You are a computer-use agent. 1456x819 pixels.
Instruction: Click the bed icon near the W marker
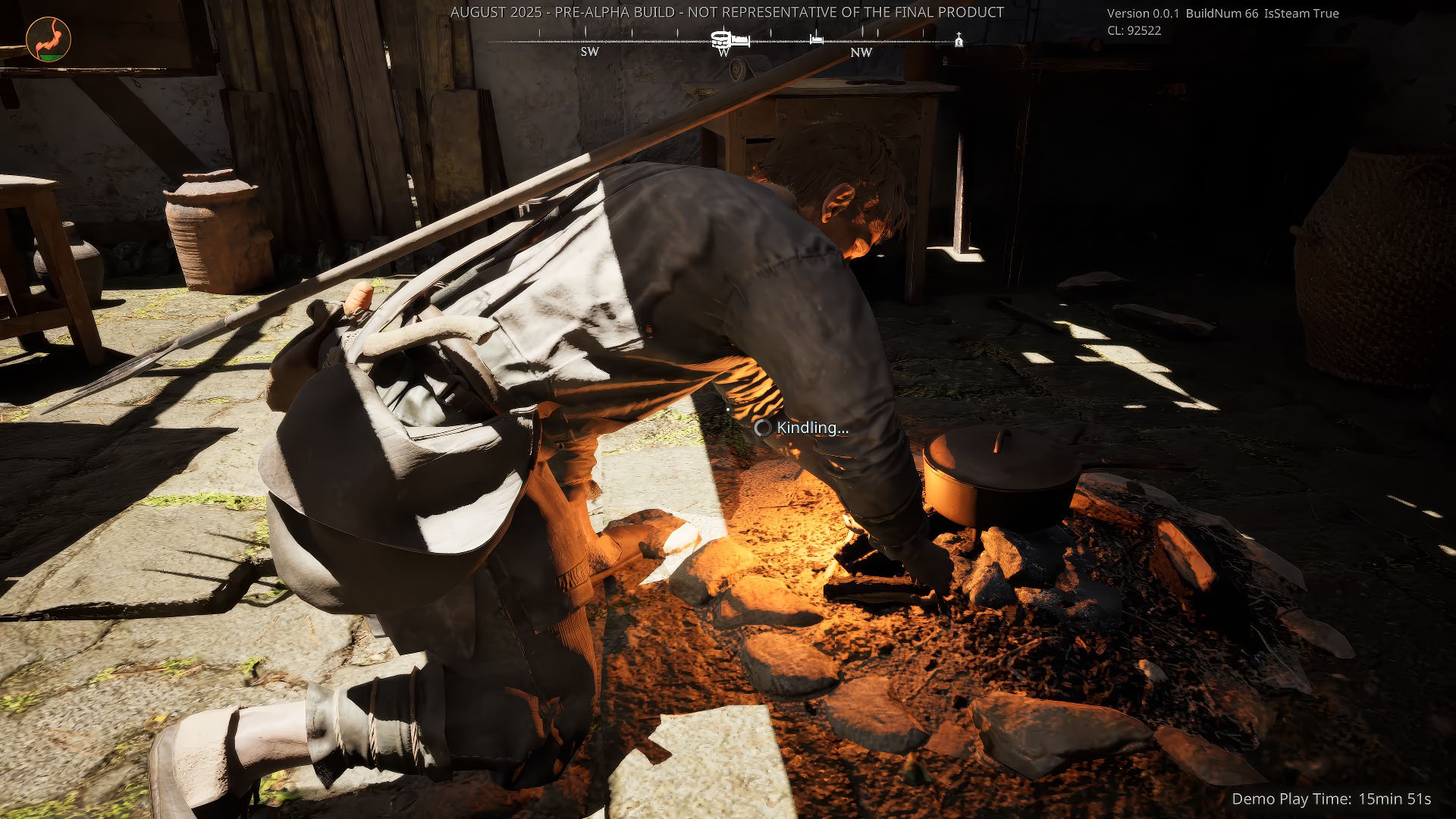point(741,40)
